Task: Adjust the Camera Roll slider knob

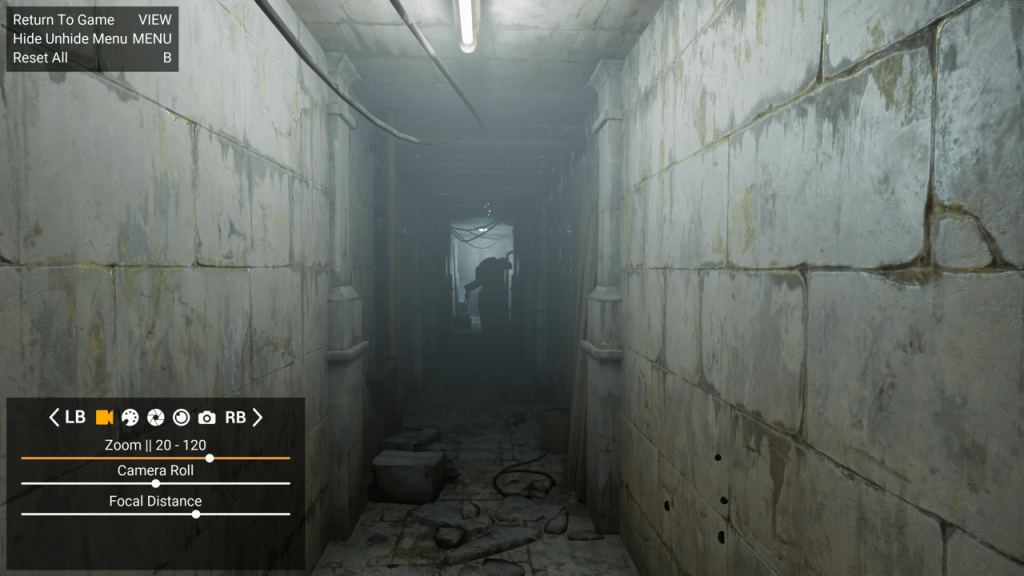Action: tap(155, 483)
